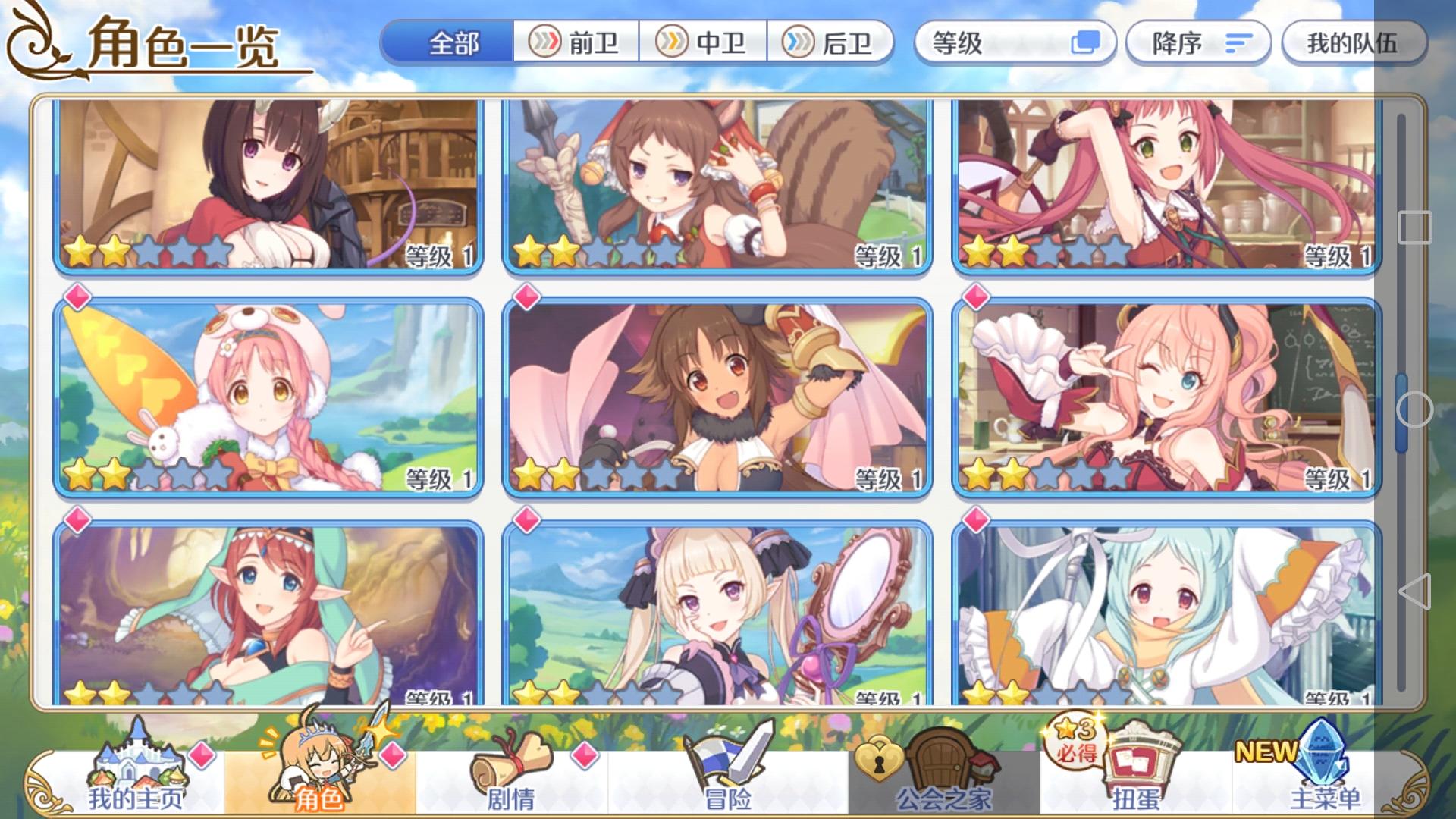This screenshot has height=819, width=1456.
Task: Select the 全部 tab
Action: coord(453,45)
